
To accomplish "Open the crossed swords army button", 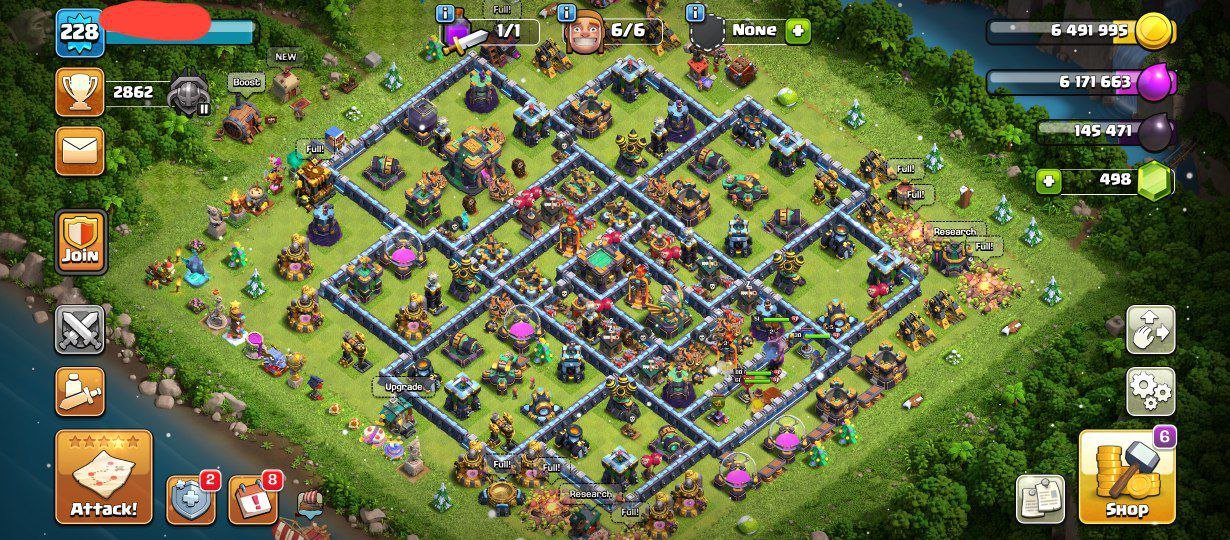I will 80,330.
